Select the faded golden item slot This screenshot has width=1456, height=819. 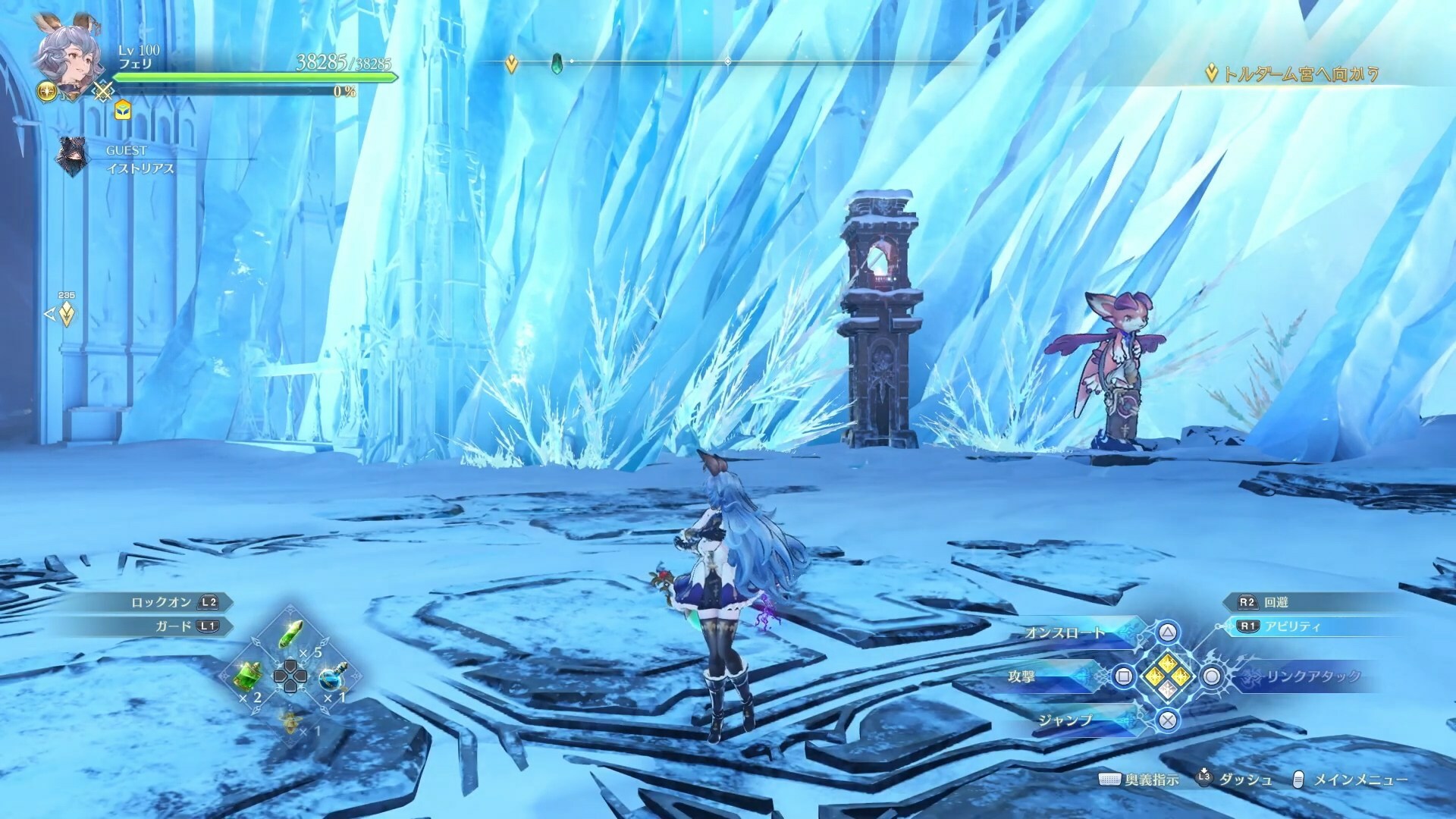[289, 717]
